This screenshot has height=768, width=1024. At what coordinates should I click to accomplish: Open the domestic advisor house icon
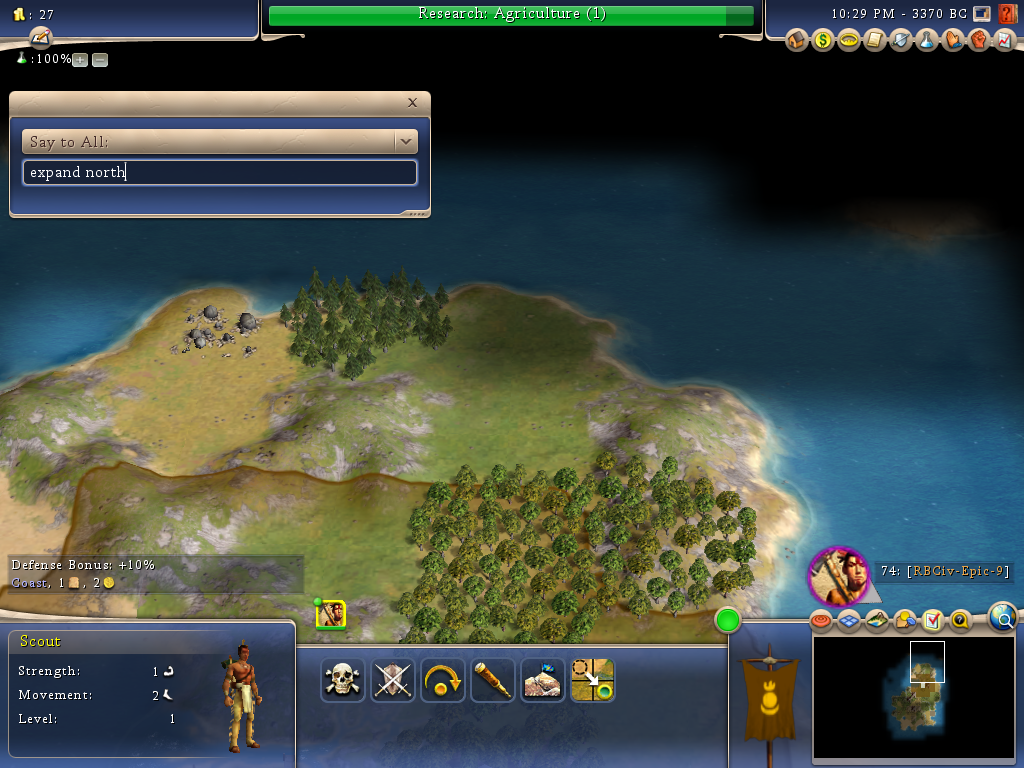(x=797, y=41)
